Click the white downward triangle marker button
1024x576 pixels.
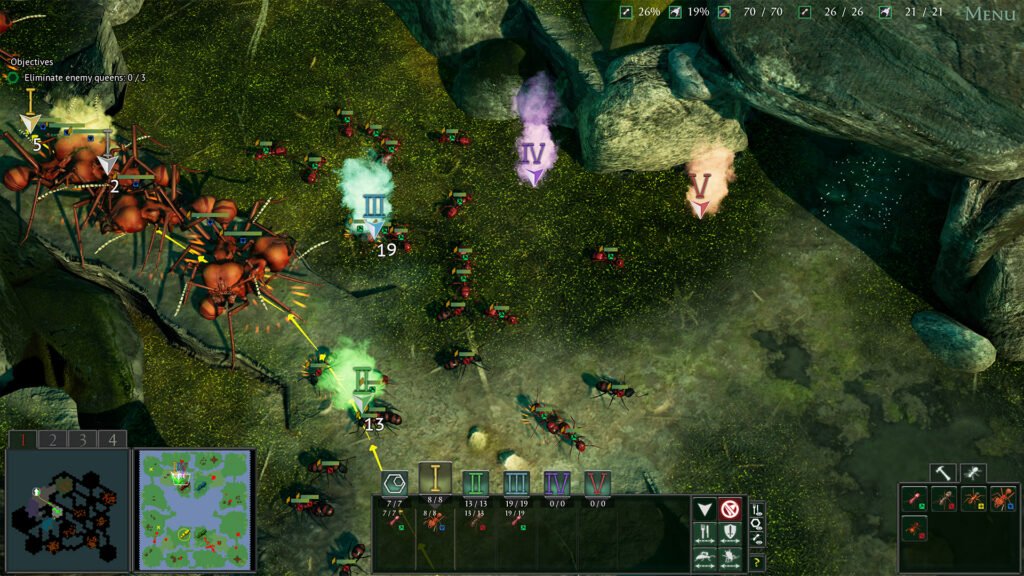704,510
